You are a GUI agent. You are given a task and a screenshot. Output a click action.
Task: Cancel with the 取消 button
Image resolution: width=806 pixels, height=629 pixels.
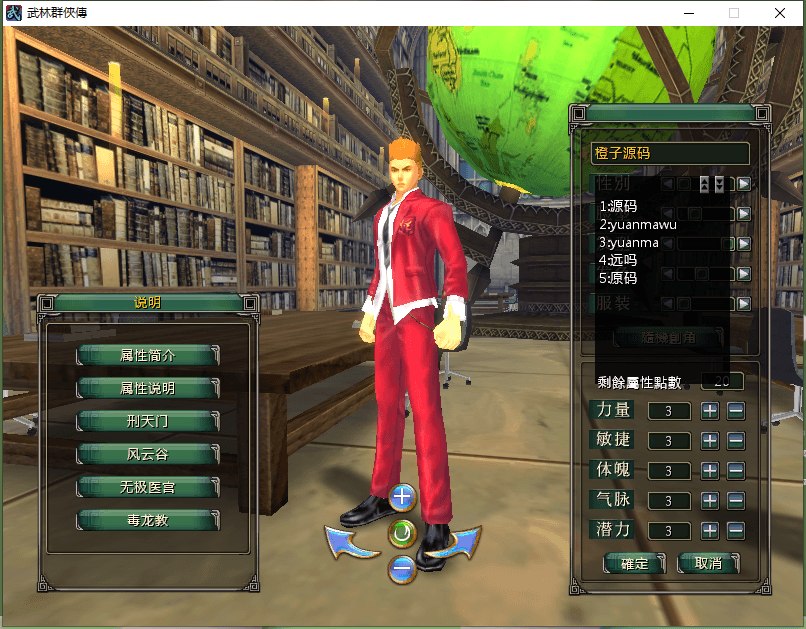[x=708, y=564]
